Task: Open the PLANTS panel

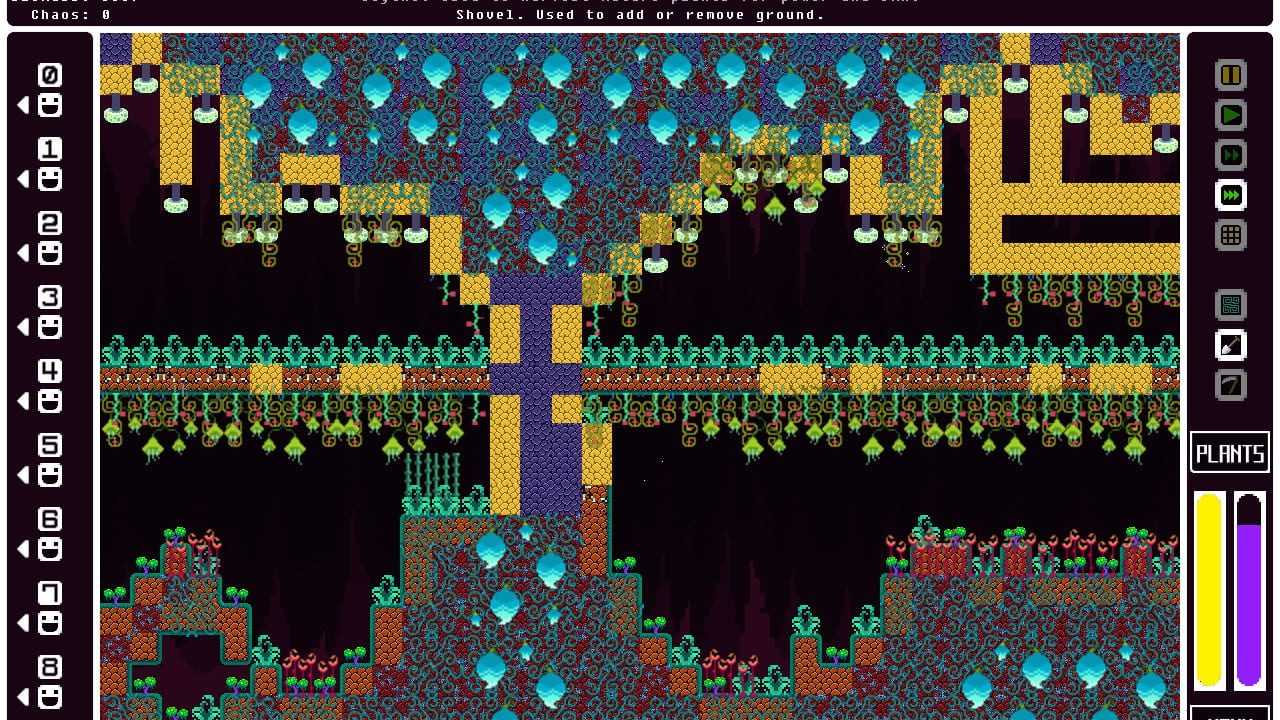Action: click(x=1230, y=453)
